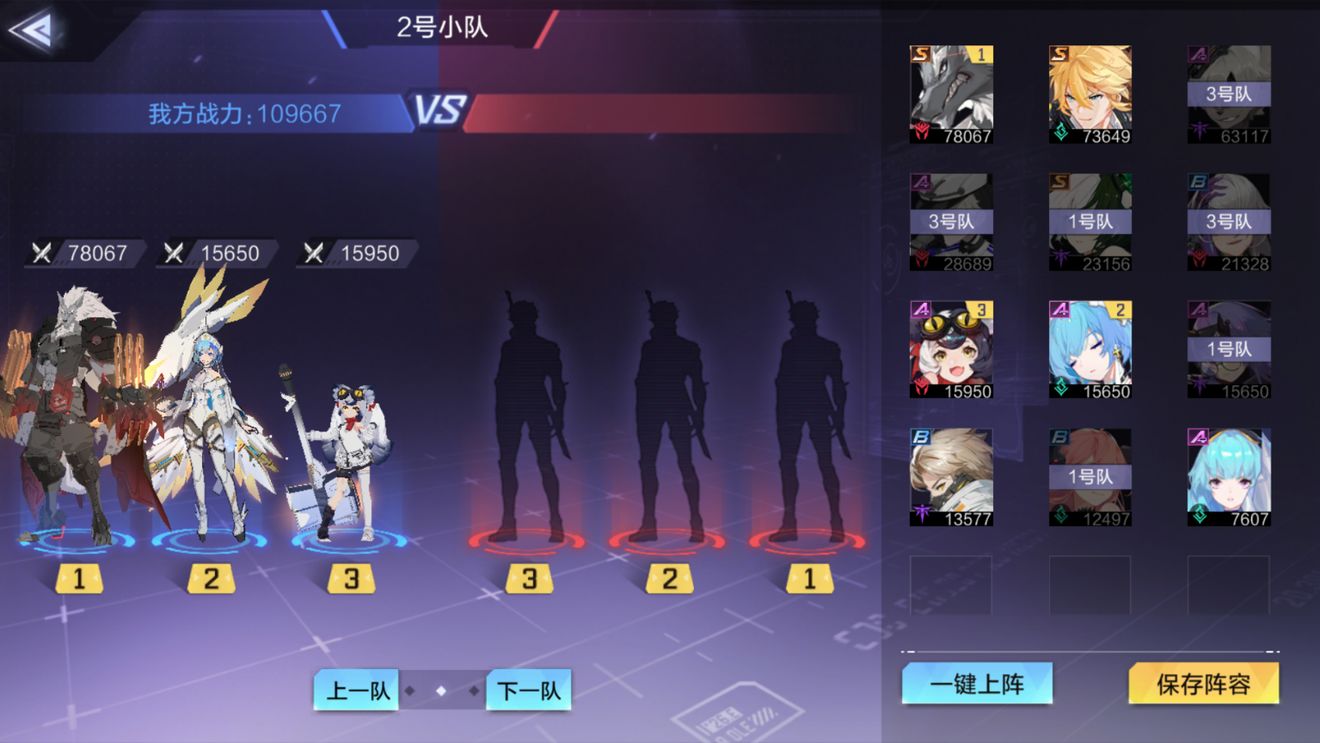The width and height of the screenshot is (1320, 743).
Task: Select the B-rank masked character with 13577 power
Action: click(x=950, y=475)
